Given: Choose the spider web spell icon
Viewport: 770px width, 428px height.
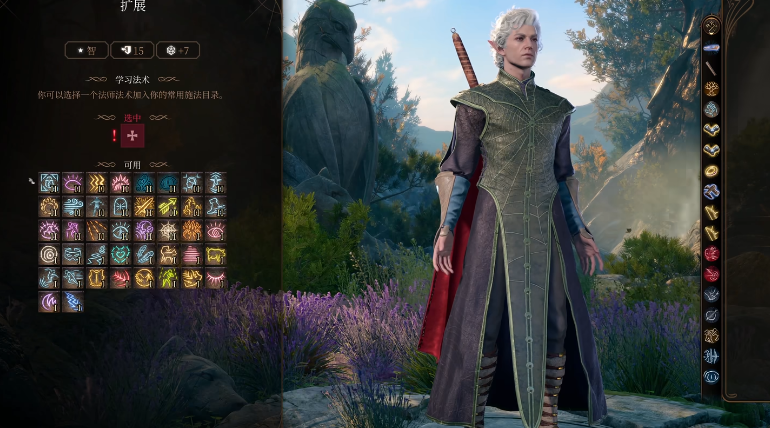Looking at the screenshot, I should 168,231.
